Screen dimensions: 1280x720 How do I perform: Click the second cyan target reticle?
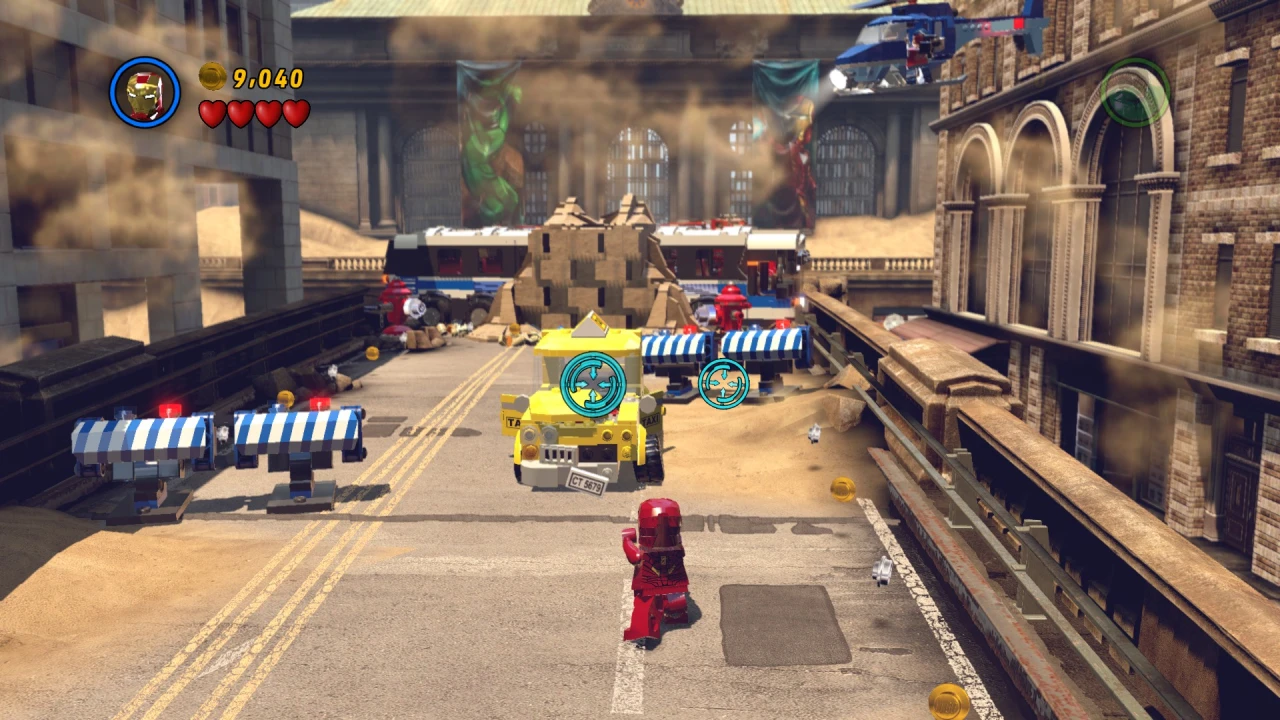723,383
